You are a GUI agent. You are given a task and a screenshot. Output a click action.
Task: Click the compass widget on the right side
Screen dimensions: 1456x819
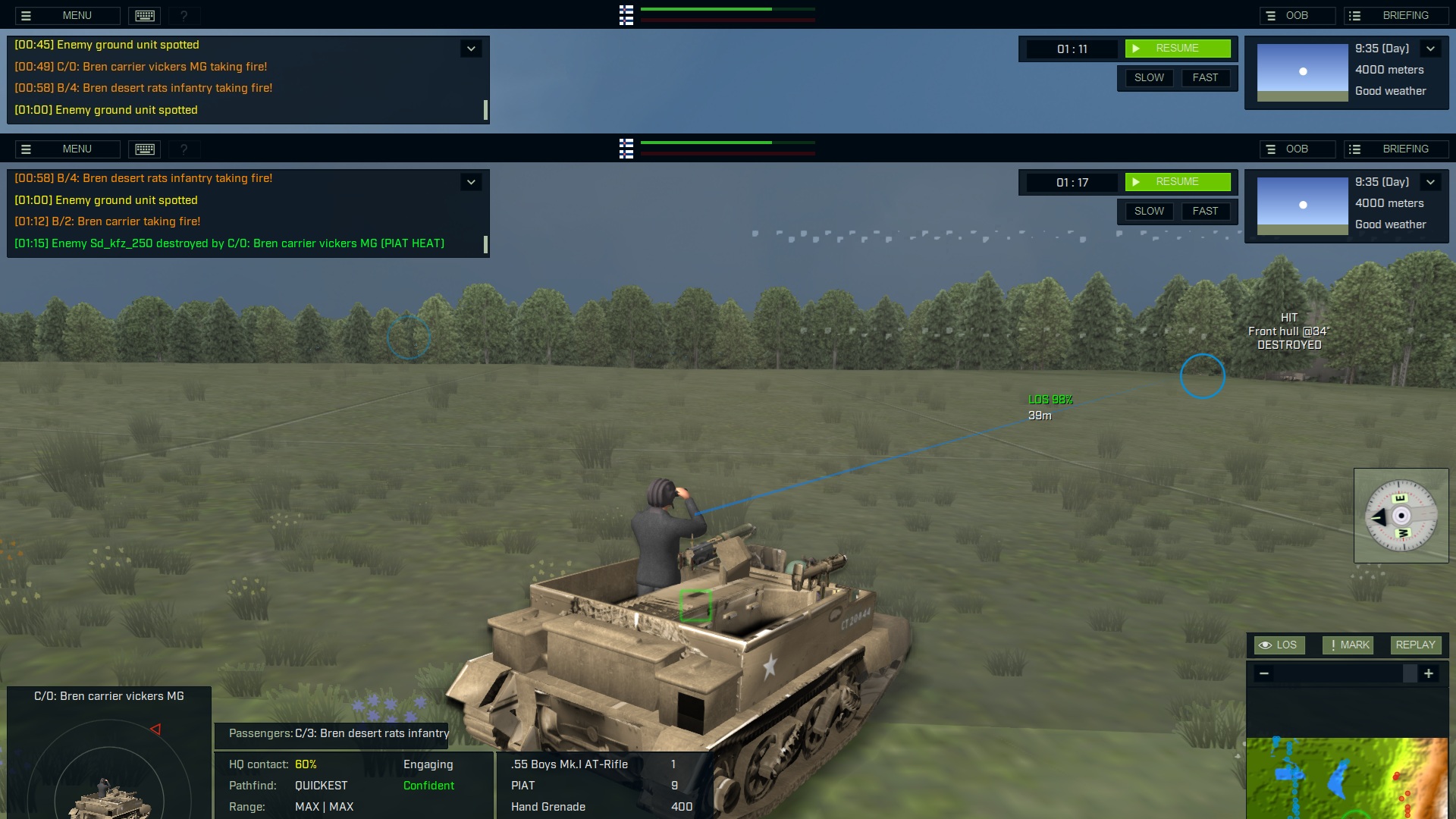pyautogui.click(x=1401, y=516)
